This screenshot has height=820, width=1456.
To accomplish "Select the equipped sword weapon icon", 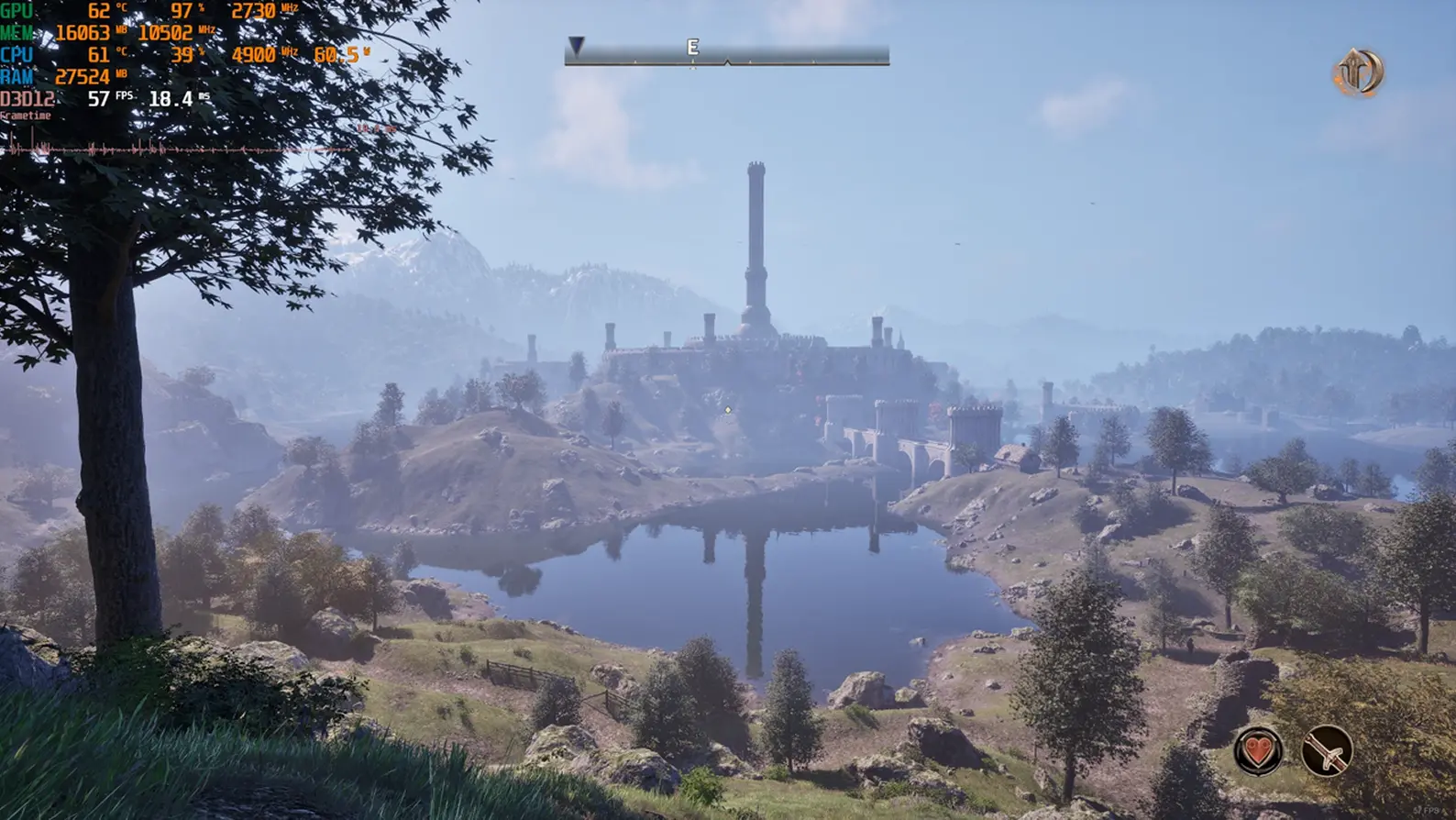I will (x=1327, y=750).
